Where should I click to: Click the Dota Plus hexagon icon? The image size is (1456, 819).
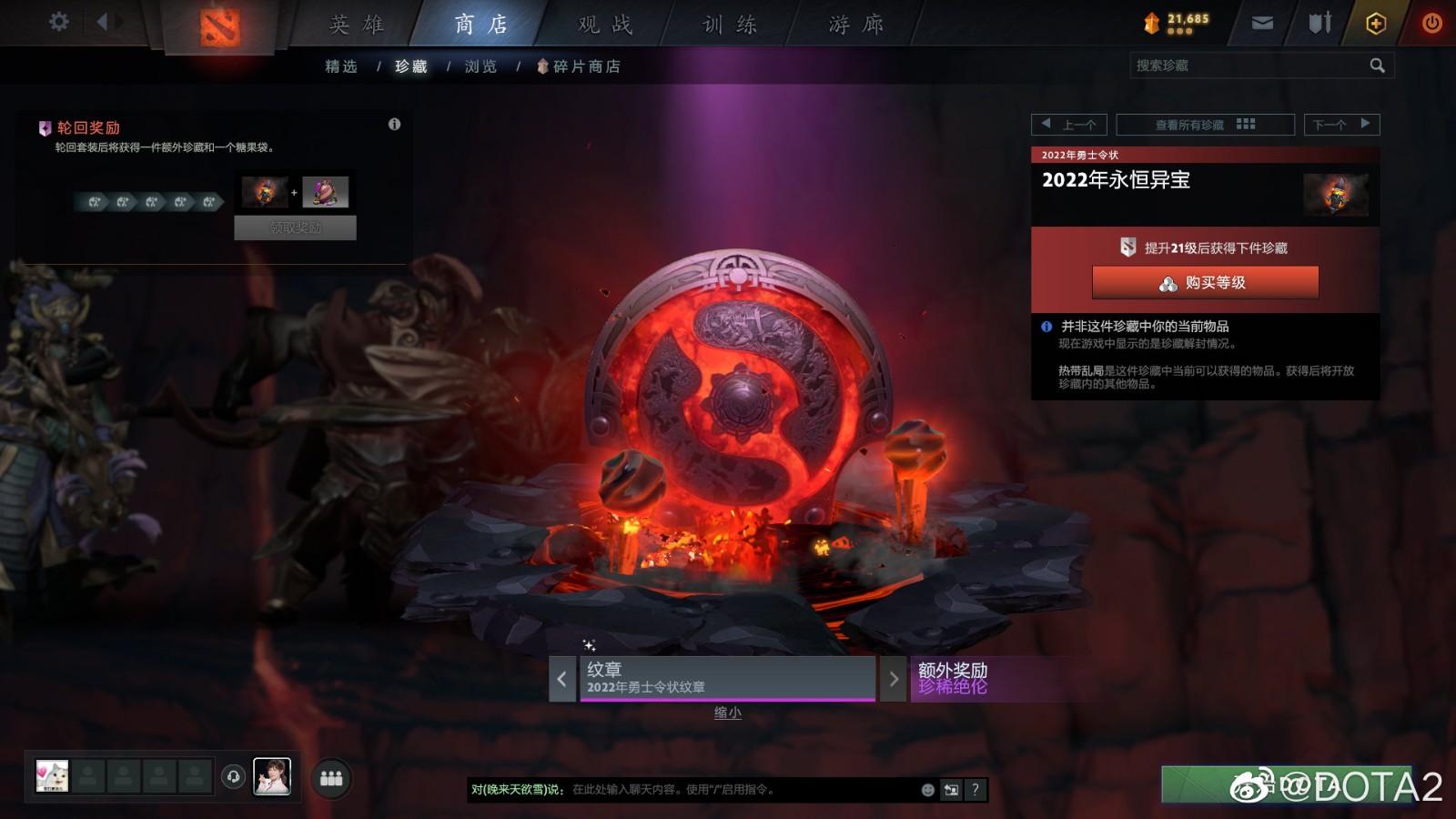coord(1377,24)
